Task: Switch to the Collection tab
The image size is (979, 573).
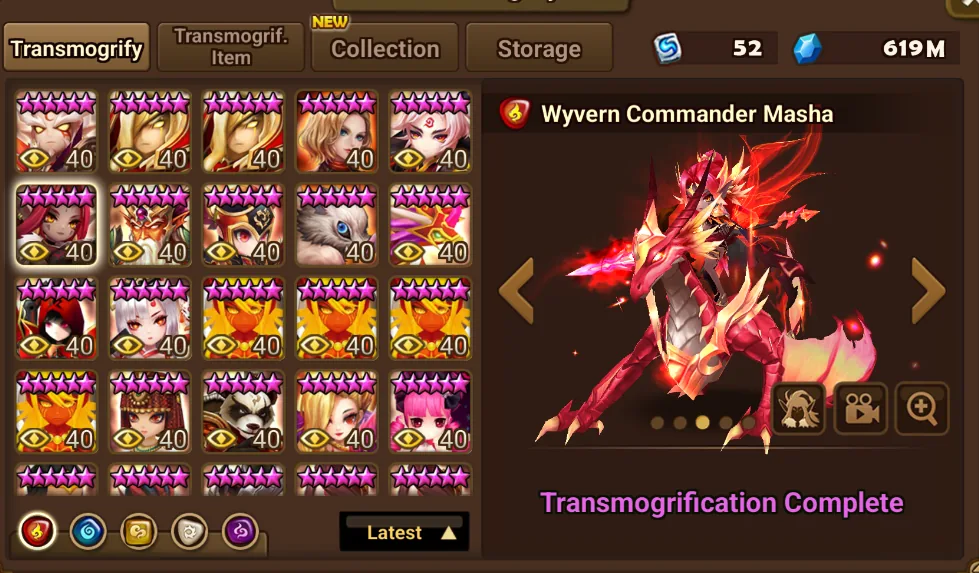Action: (385, 48)
